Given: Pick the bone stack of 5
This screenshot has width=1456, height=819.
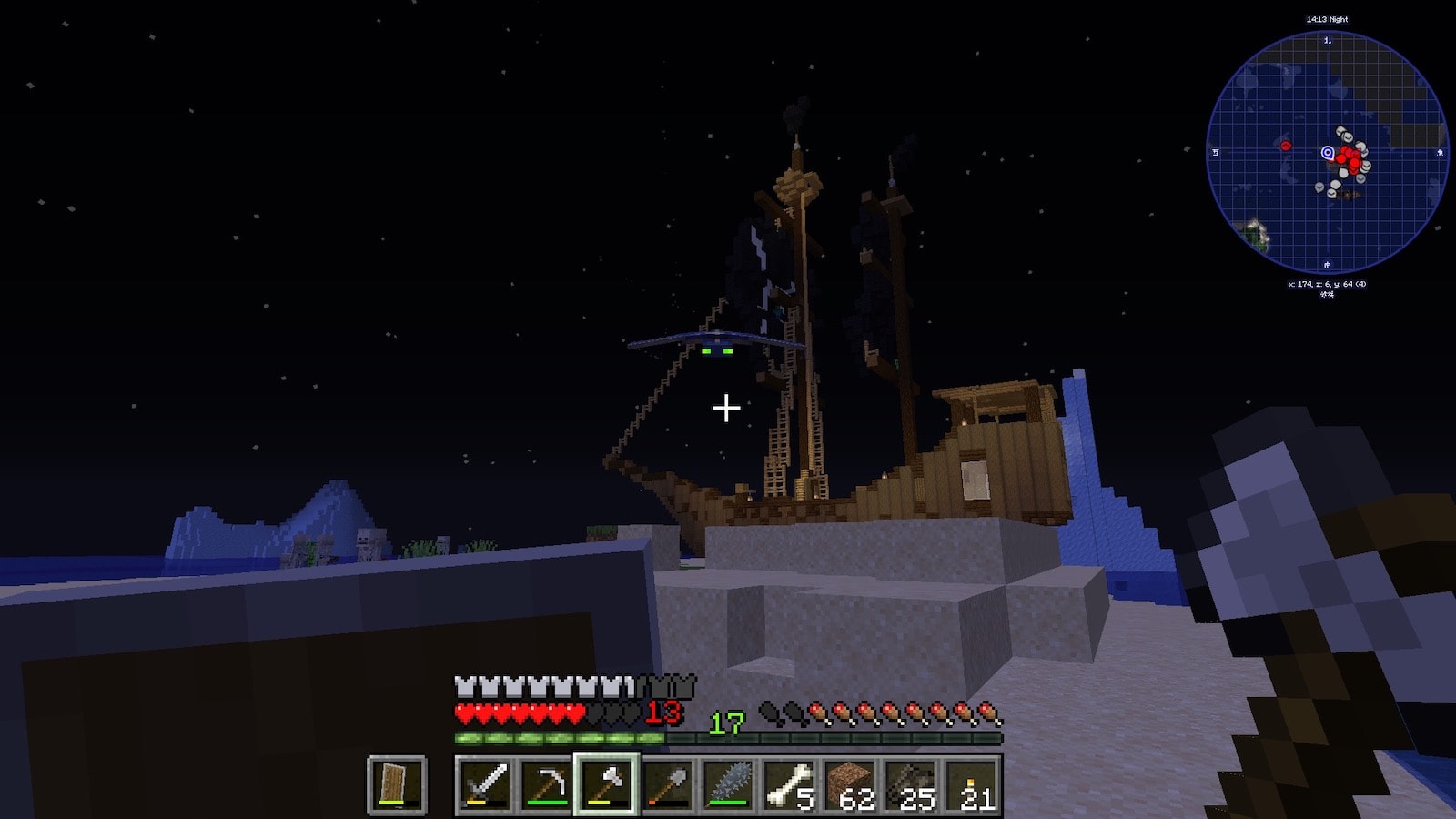Looking at the screenshot, I should [x=789, y=784].
